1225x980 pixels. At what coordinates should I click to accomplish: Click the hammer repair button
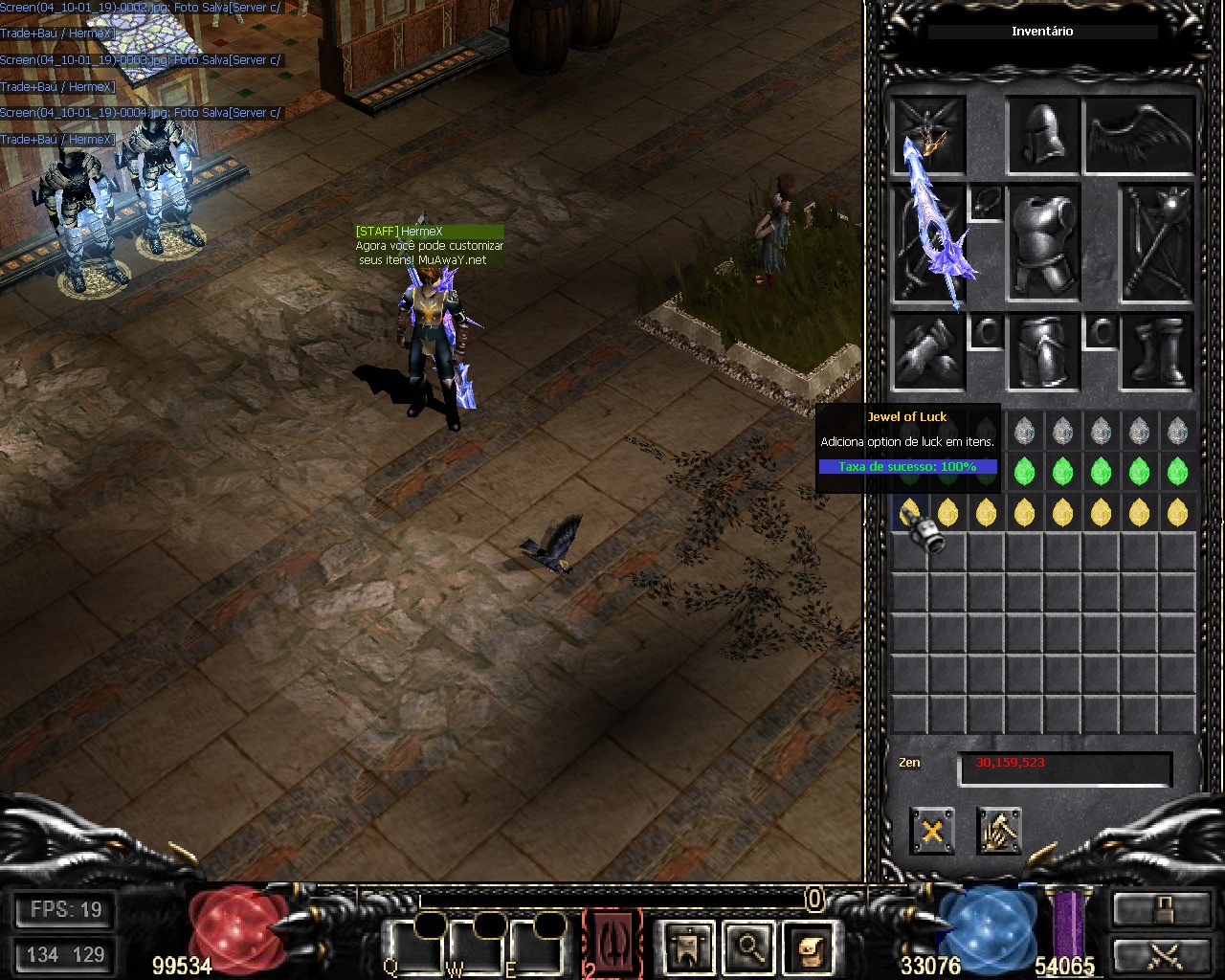(999, 831)
